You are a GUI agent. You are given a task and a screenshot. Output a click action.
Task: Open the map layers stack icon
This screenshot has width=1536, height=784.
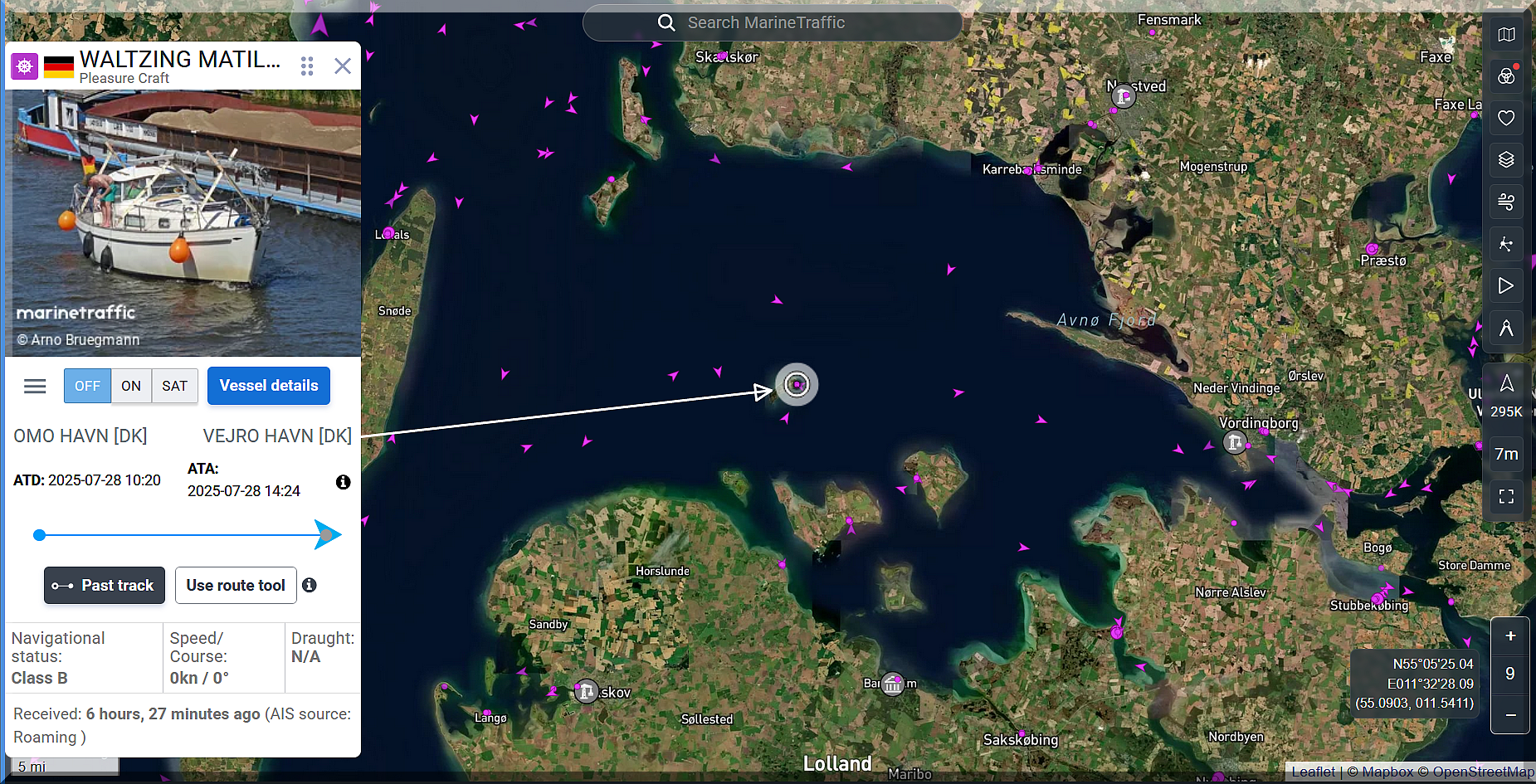point(1506,159)
